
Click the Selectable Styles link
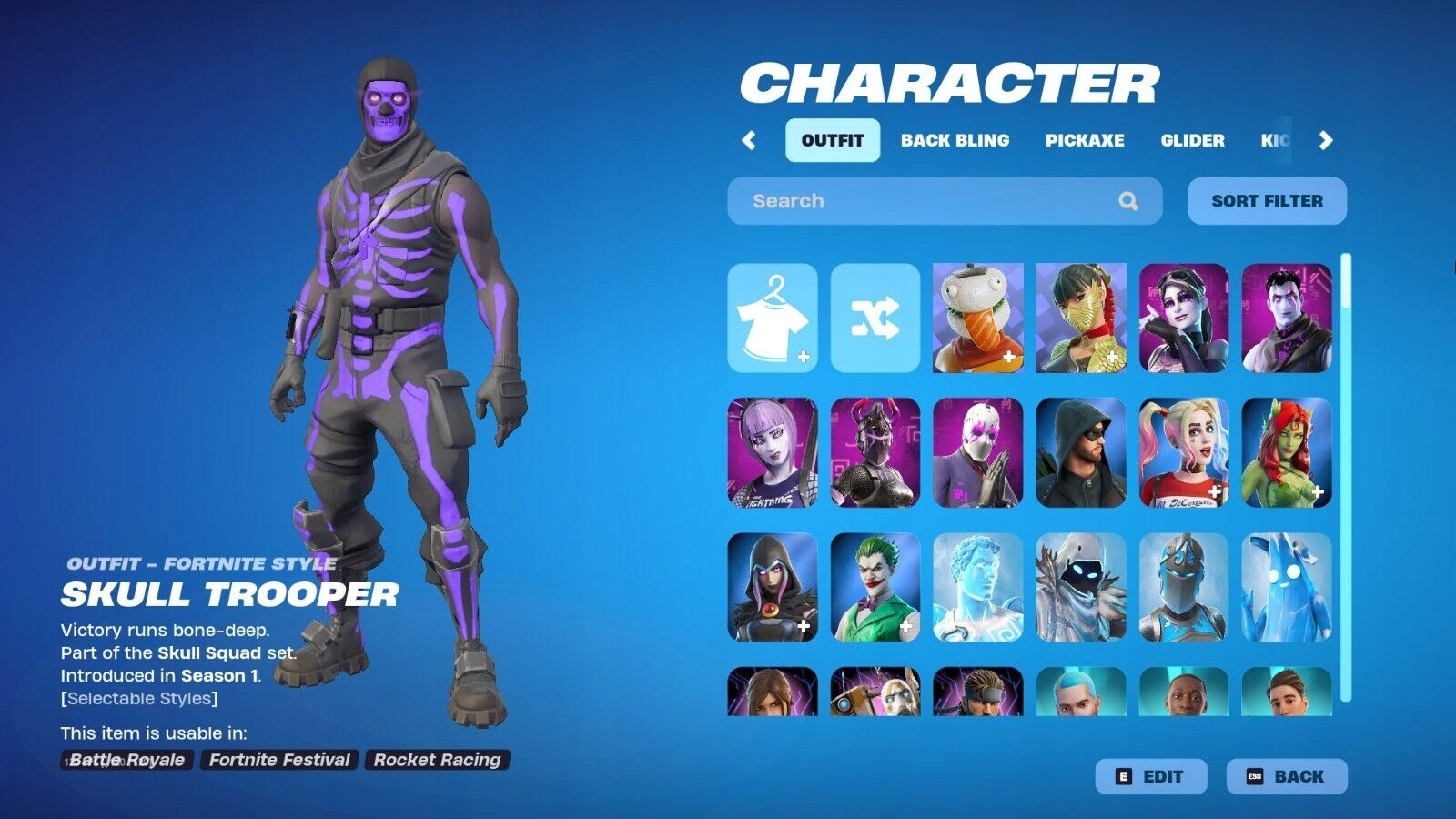click(x=138, y=699)
